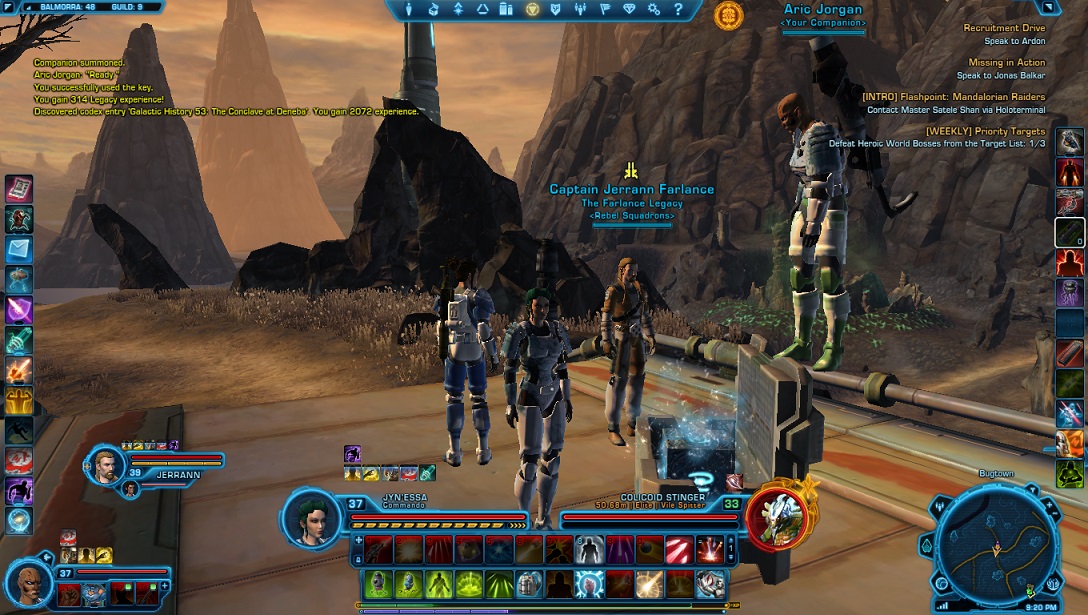
Task: Click the envelope mail icon on left bar
Action: pos(19,249)
